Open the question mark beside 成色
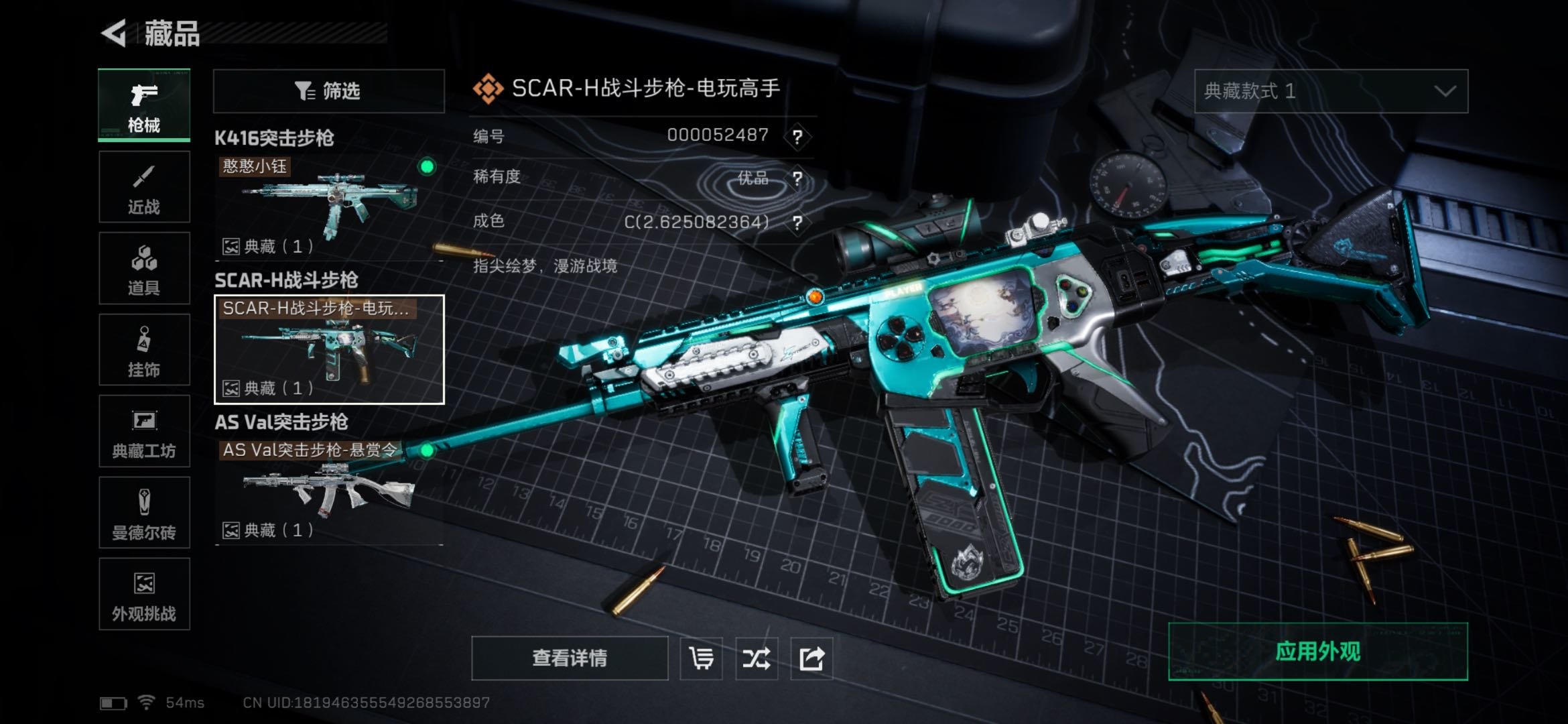 (797, 223)
